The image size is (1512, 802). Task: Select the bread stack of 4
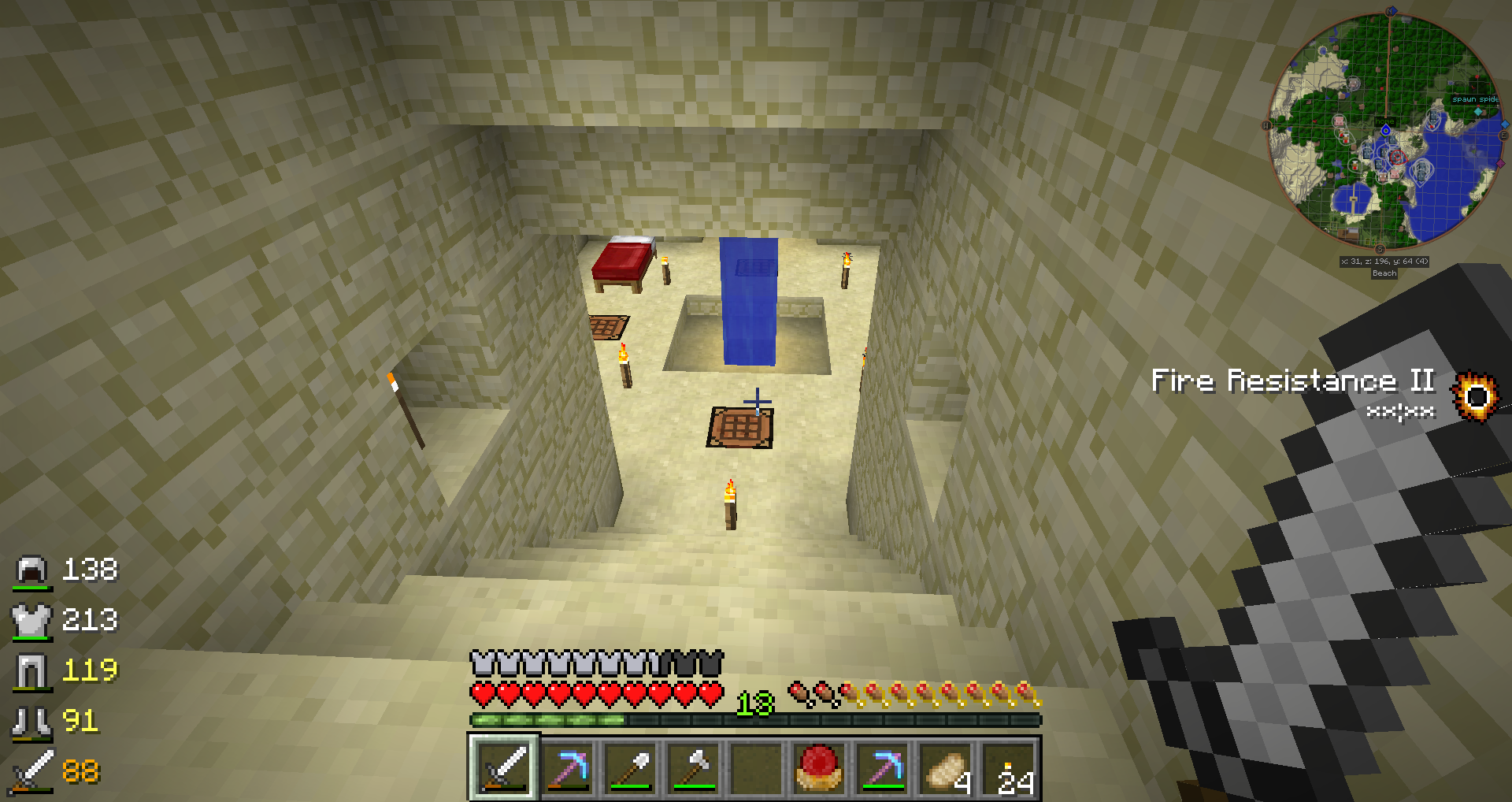(946, 767)
